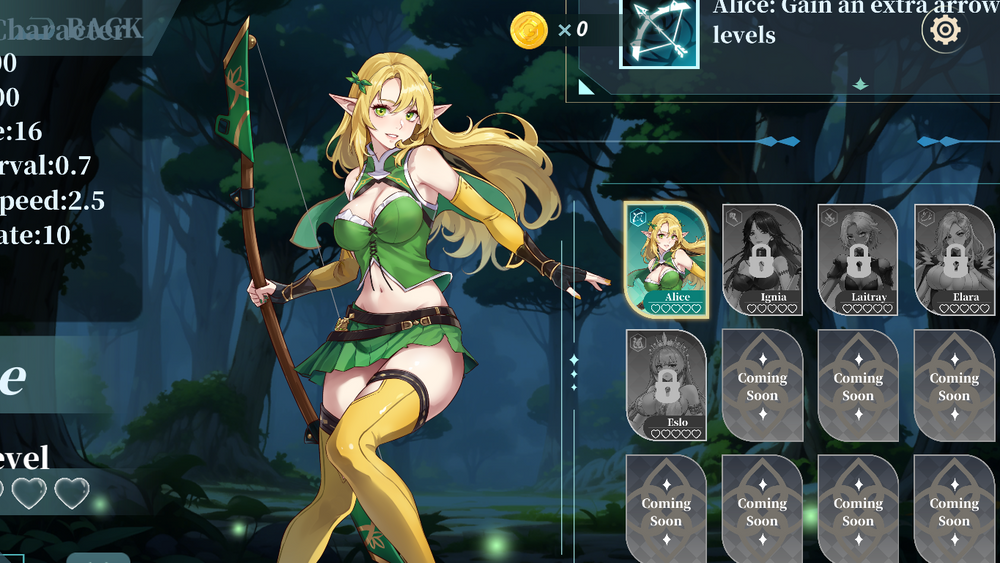Choose the locked Ignia character card
The image size is (1000, 563).
click(x=762, y=259)
